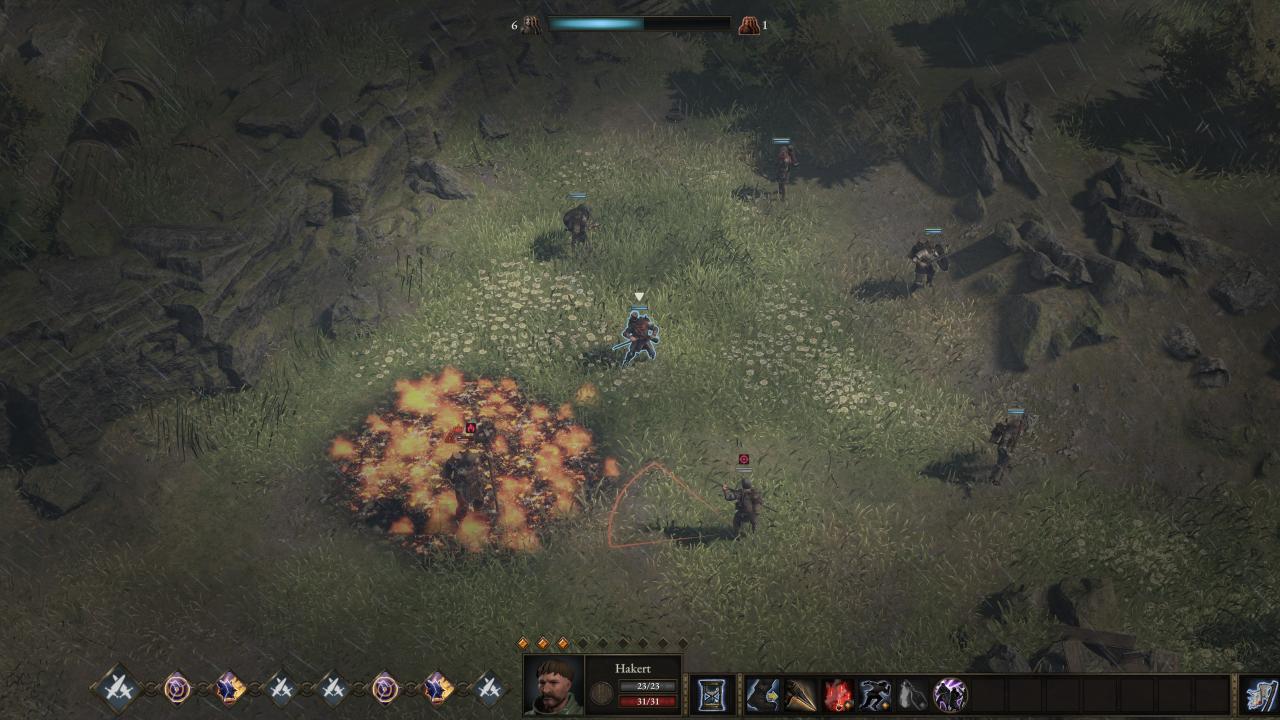Viewport: 1280px width, 720px height.
Task: Click Hakert's character portrait
Action: (x=554, y=685)
